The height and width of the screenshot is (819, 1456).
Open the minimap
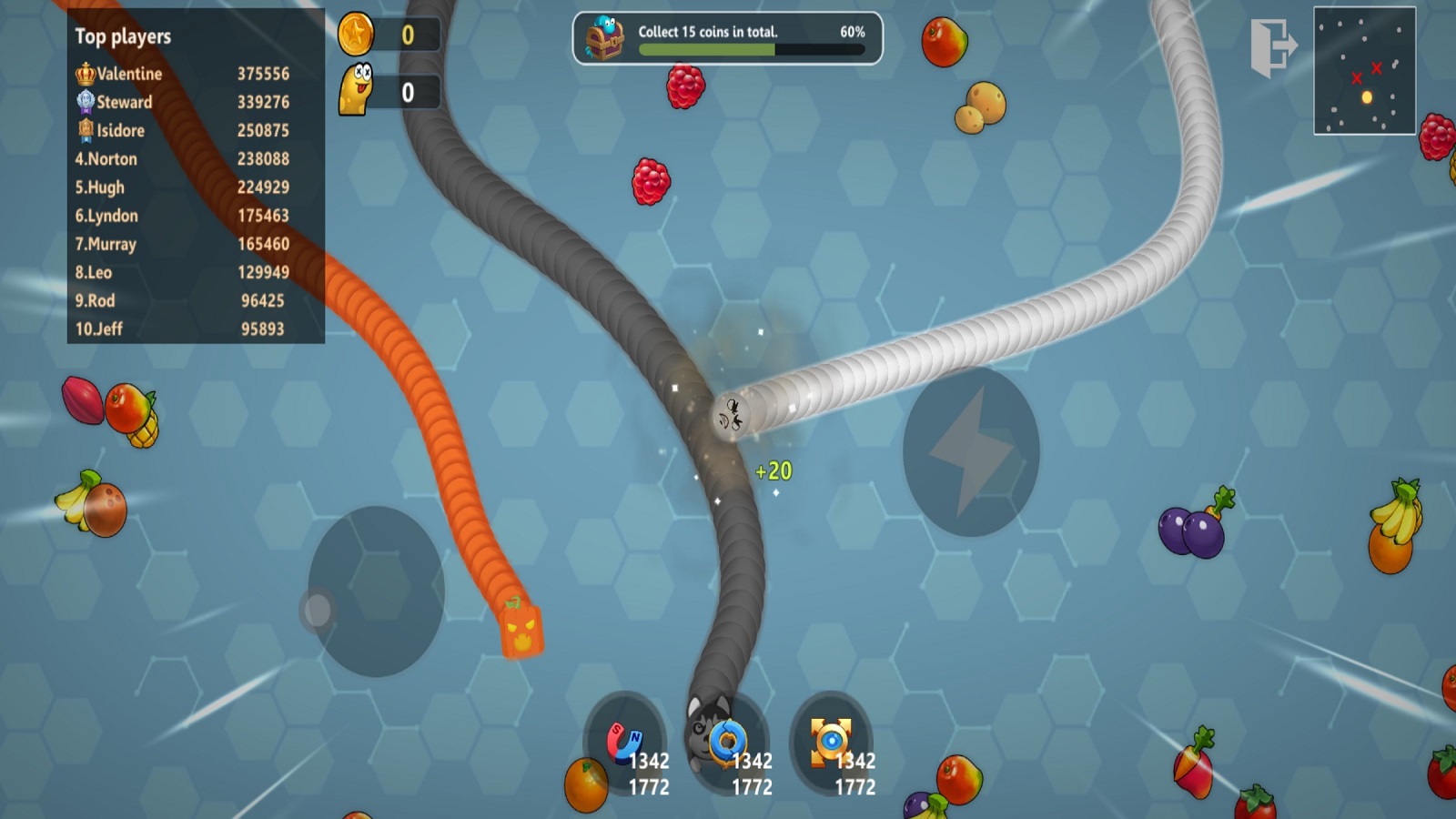click(x=1364, y=71)
